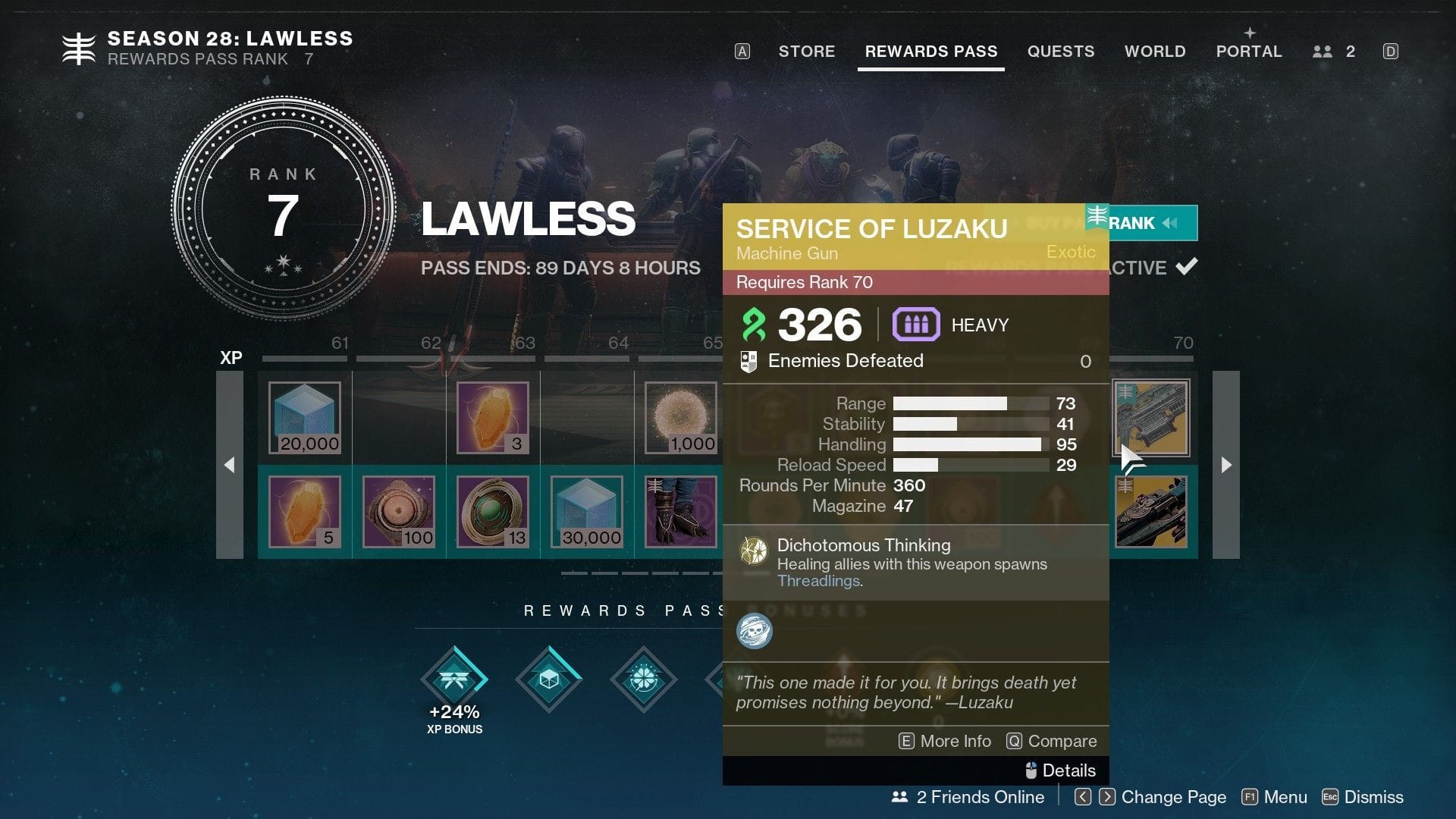Click the catalyst orb icon below the perk
The image size is (1456, 819).
point(755,630)
